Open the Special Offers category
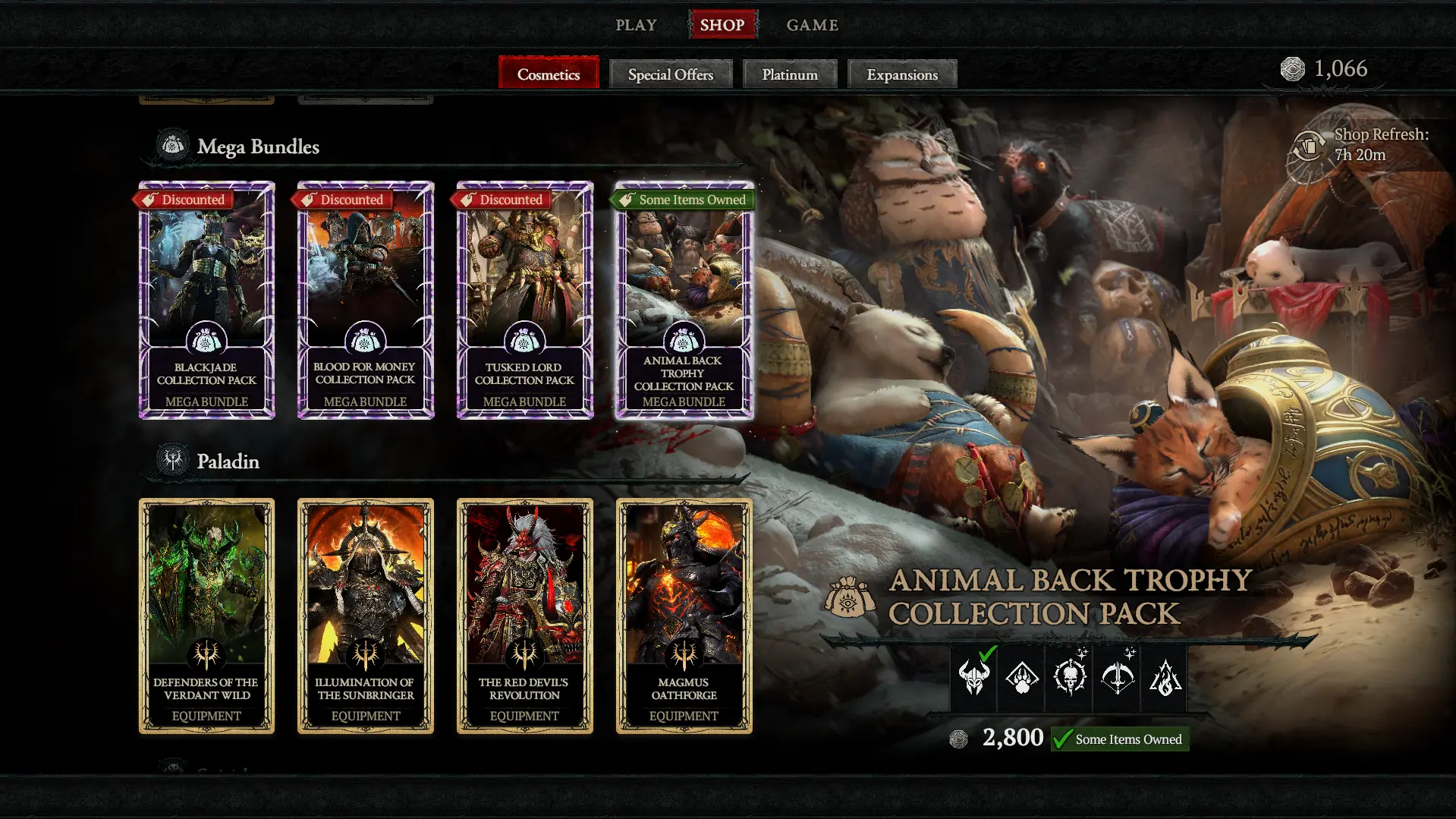 click(x=670, y=74)
